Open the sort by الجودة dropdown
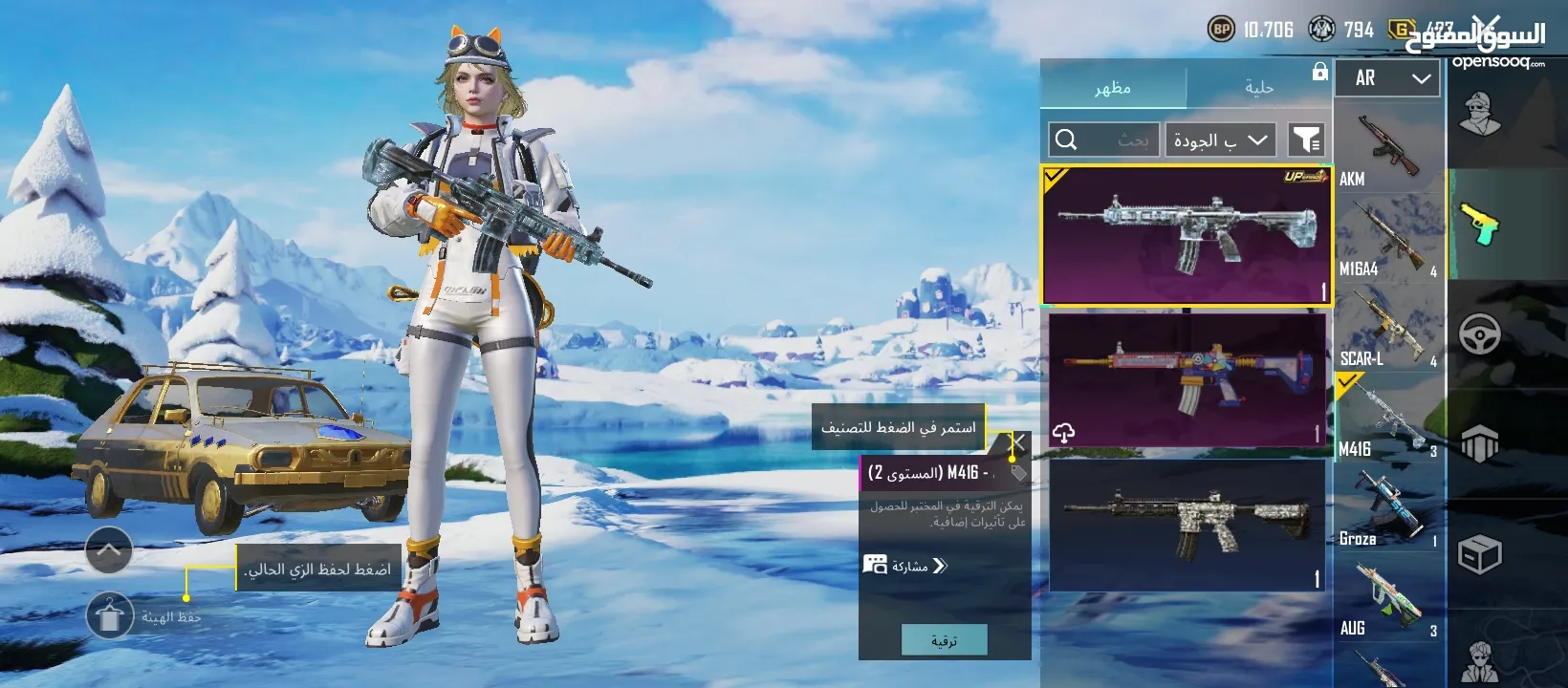The width and height of the screenshot is (1568, 688). pyautogui.click(x=1221, y=140)
